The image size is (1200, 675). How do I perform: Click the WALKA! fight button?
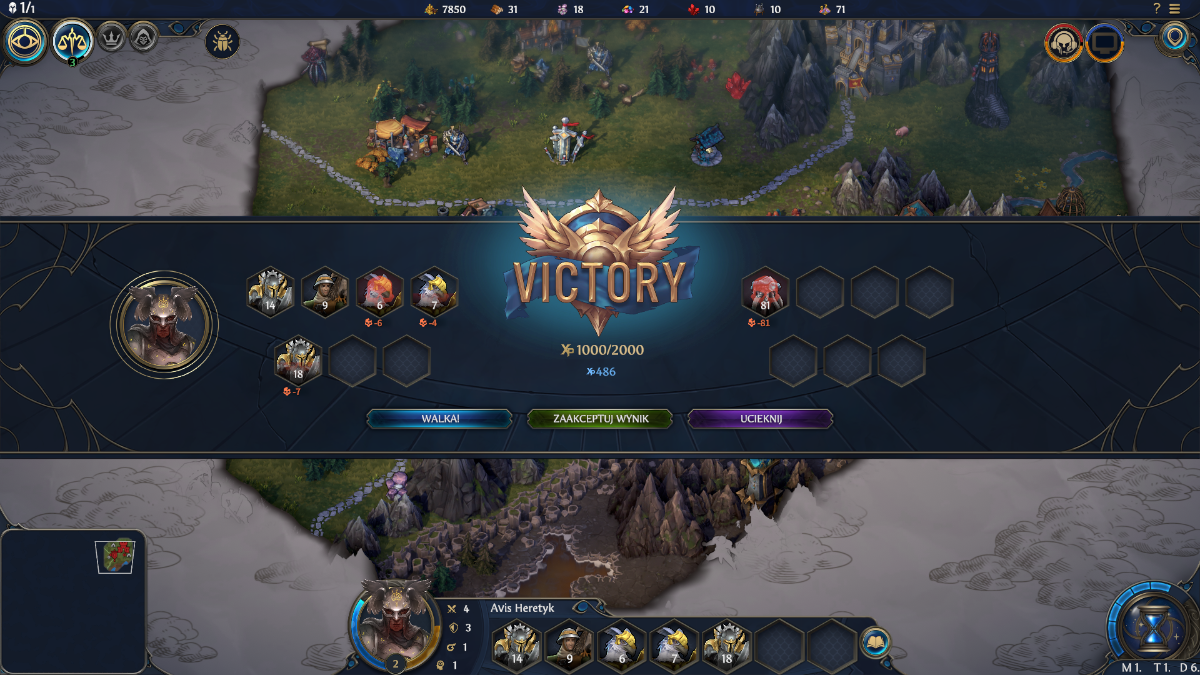coord(440,419)
